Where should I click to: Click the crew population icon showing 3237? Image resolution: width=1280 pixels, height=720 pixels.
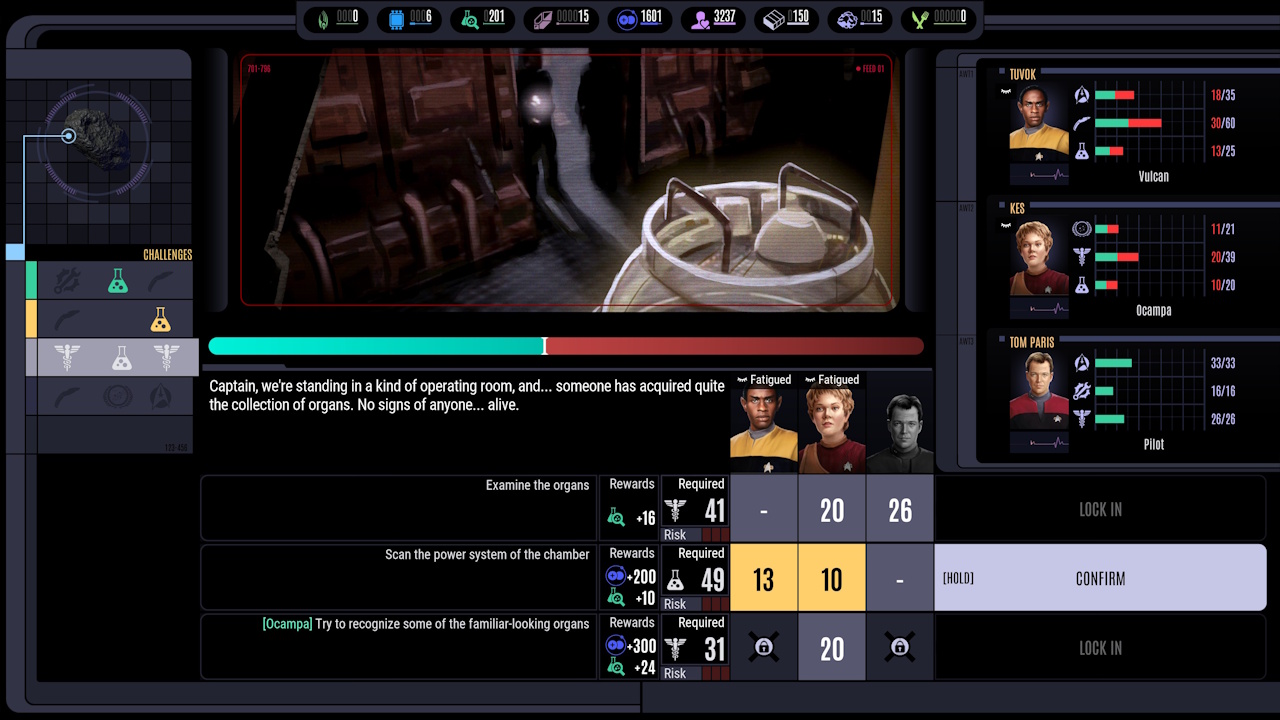click(700, 19)
